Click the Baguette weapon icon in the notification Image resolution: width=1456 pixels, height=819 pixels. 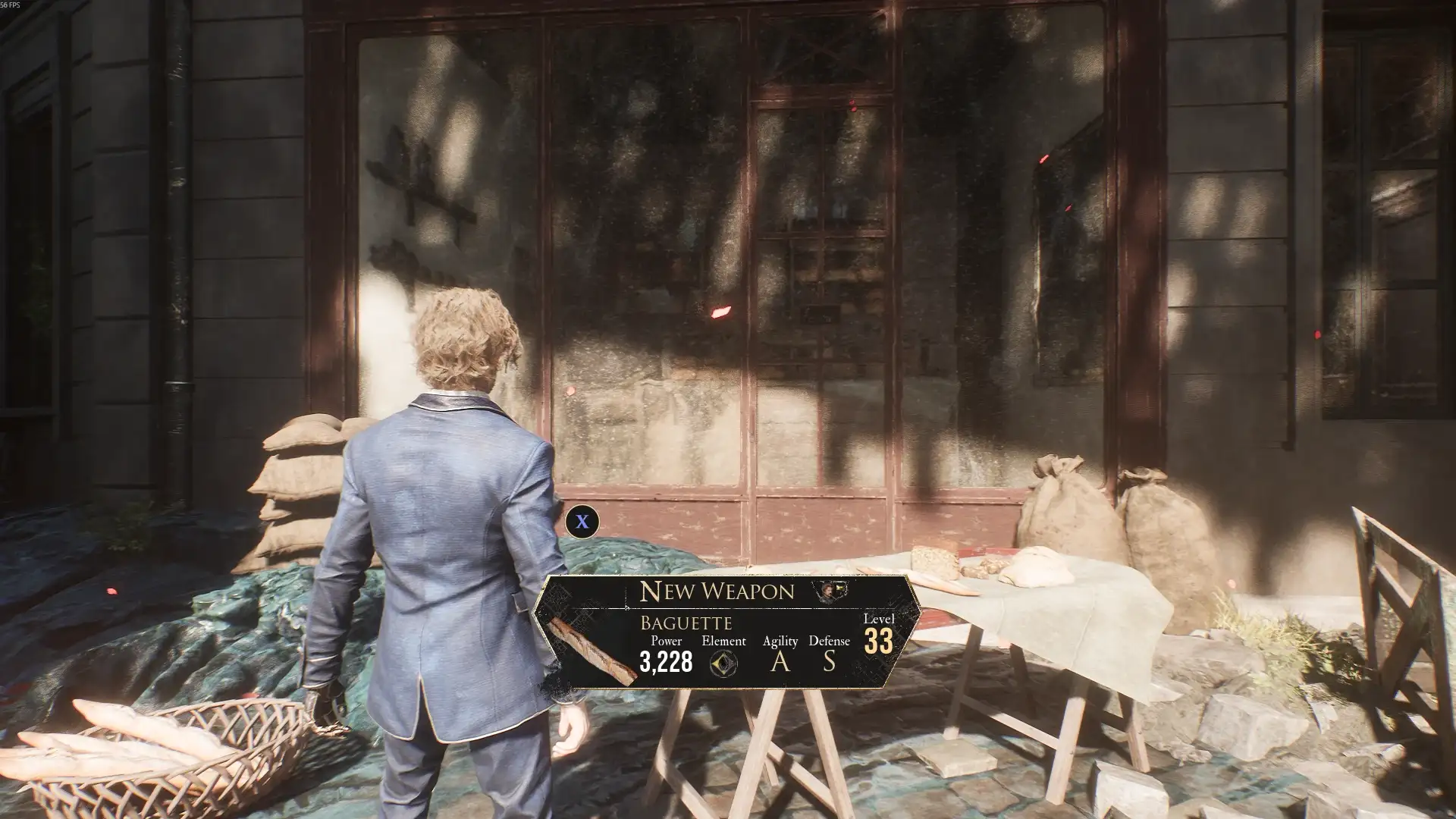592,651
